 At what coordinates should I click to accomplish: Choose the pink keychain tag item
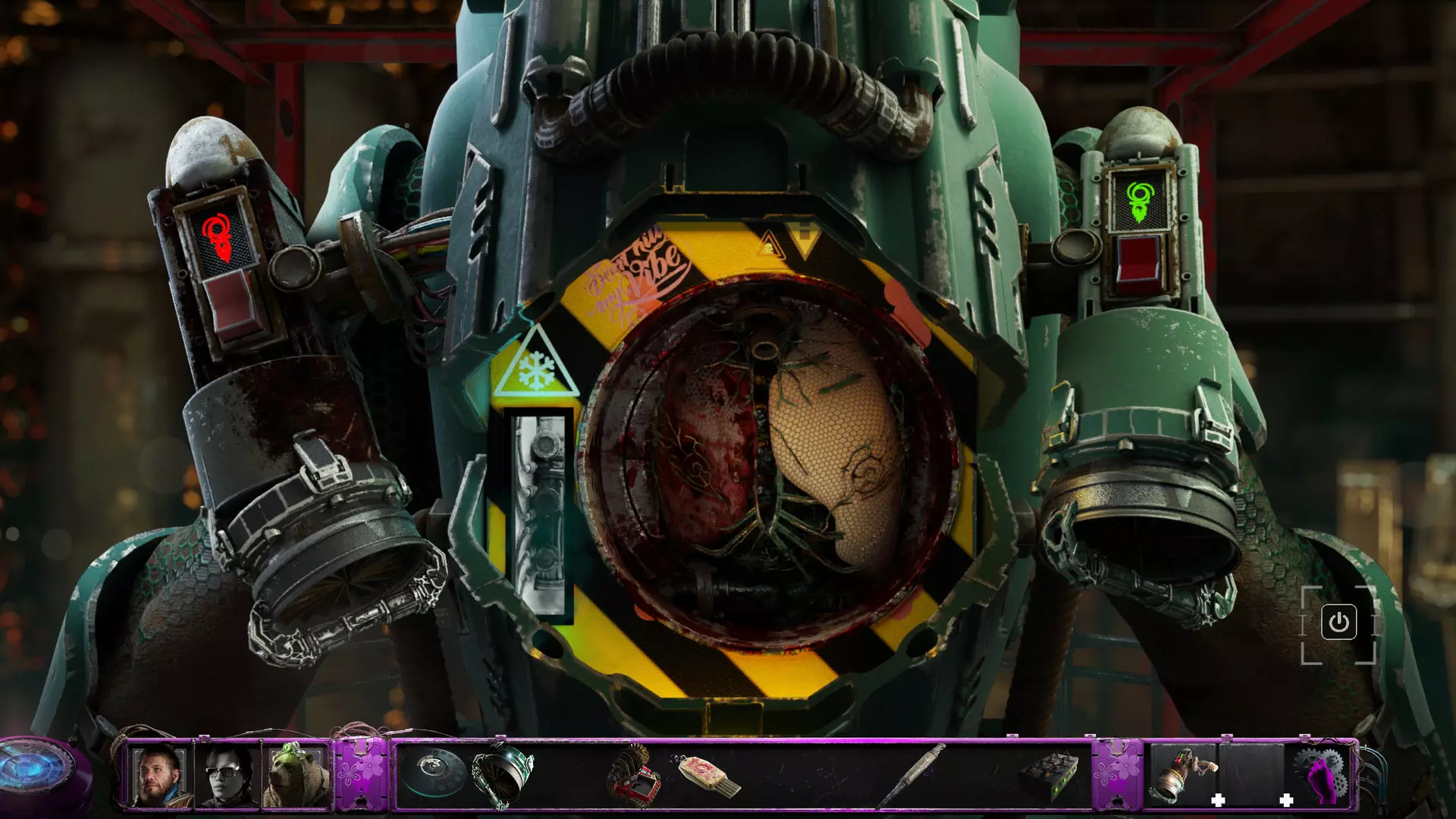point(708,775)
